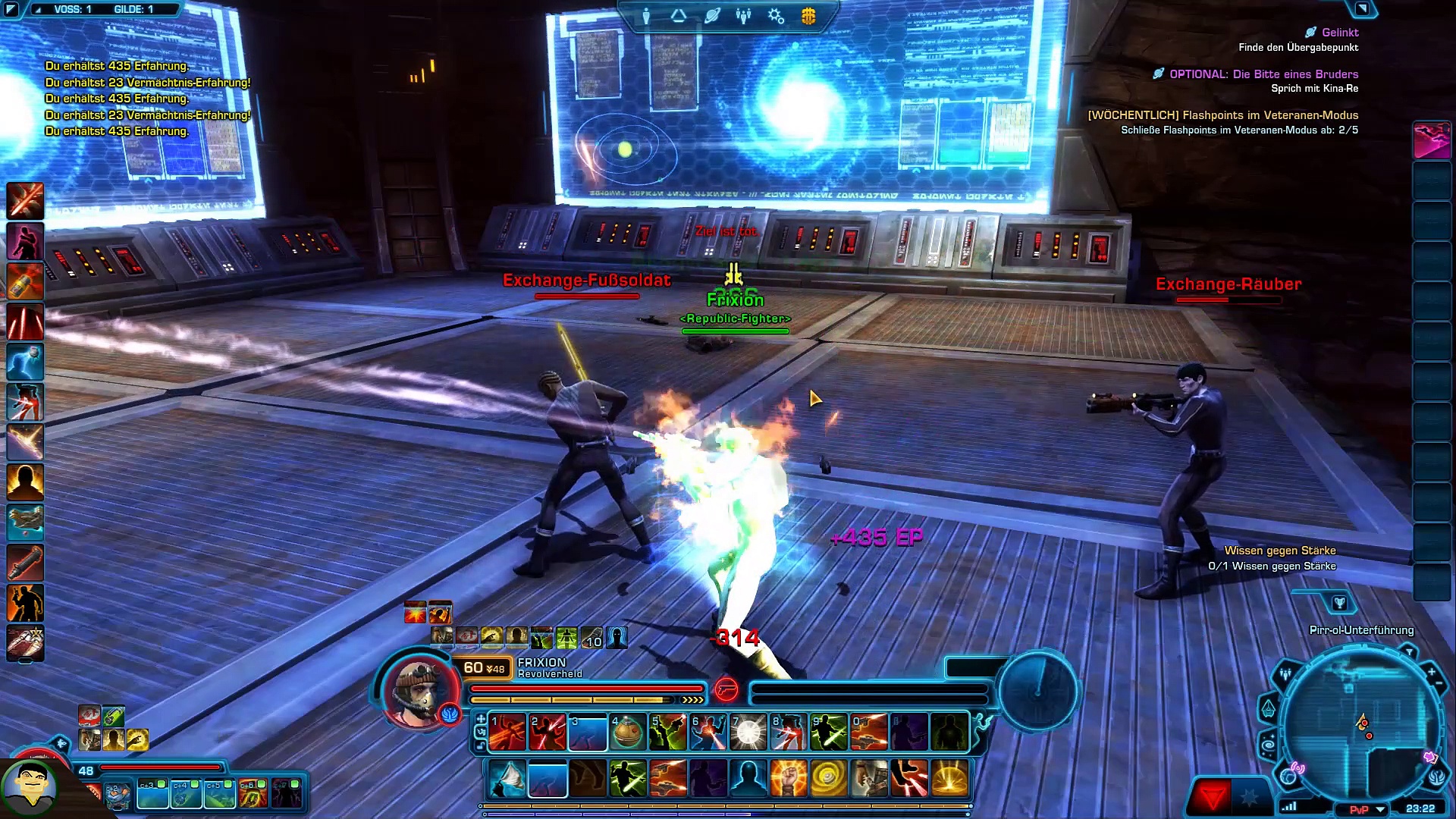Trigger the slot 1 red strike ability
This screenshot has height=819, width=1456.
pos(507,733)
